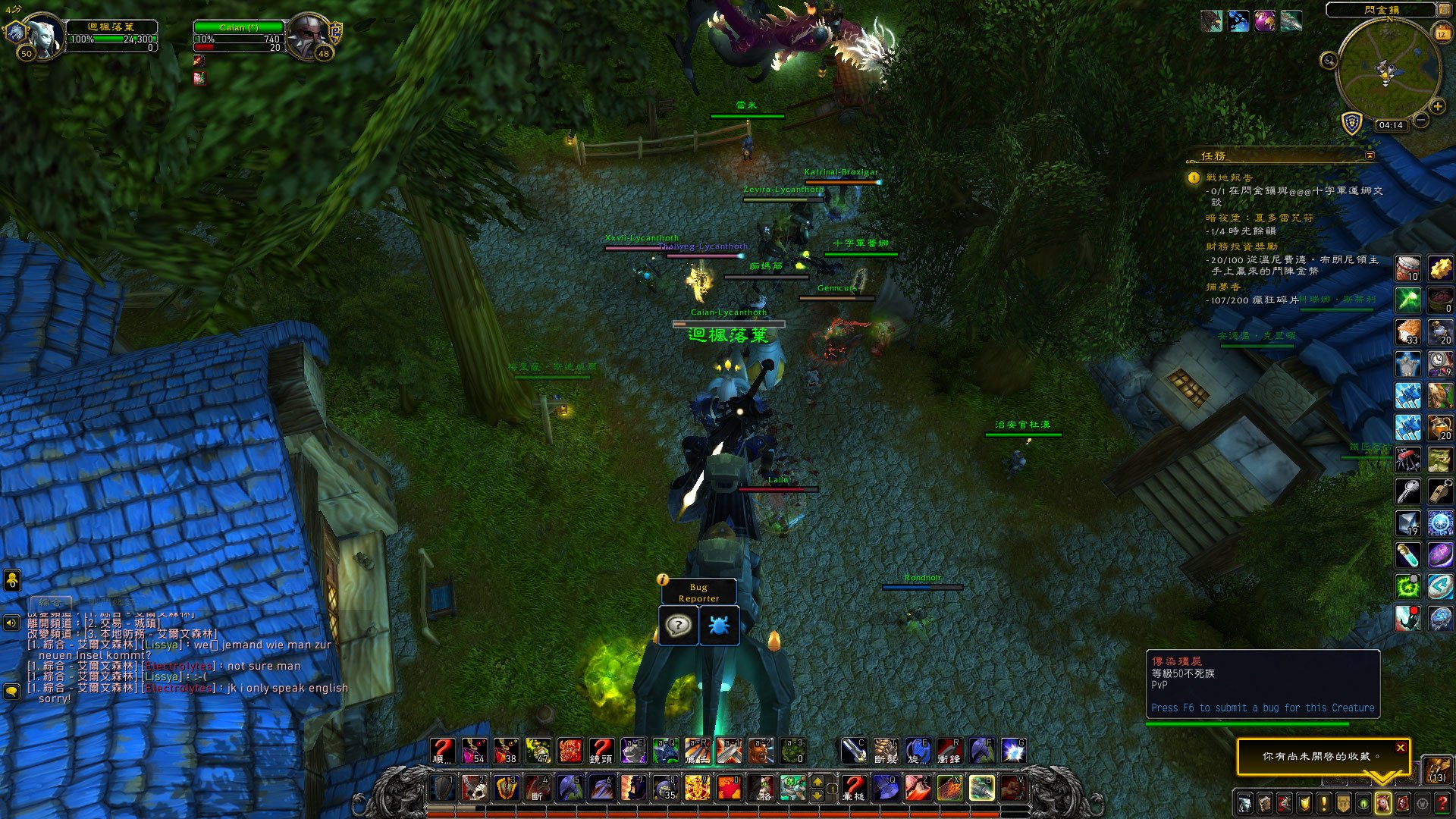Image resolution: width=1456 pixels, height=819 pixels.
Task: Zoom out the minimap with the minus button
Action: 1421,120
